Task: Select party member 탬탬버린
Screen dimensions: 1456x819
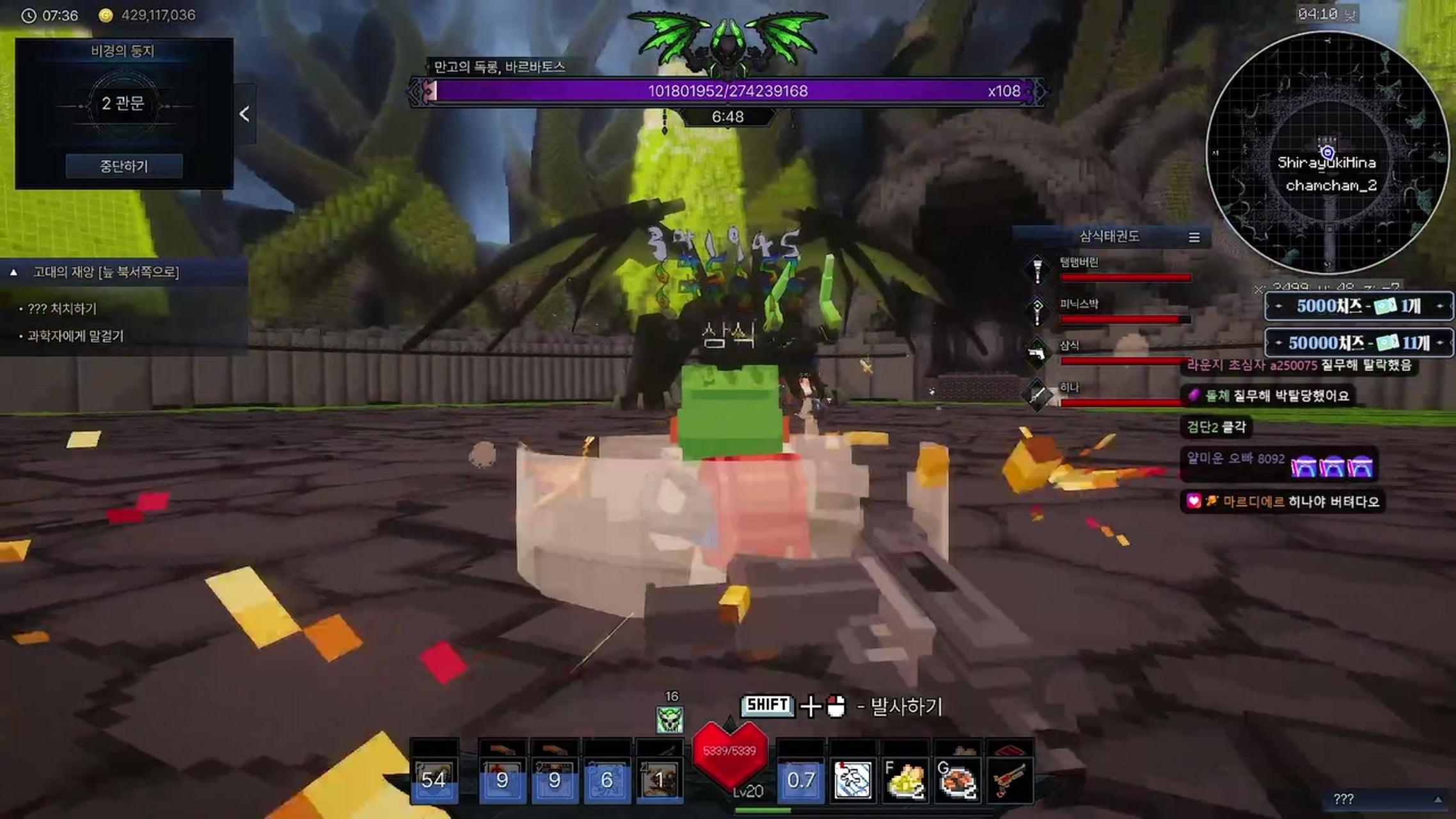Action: coord(1079,262)
